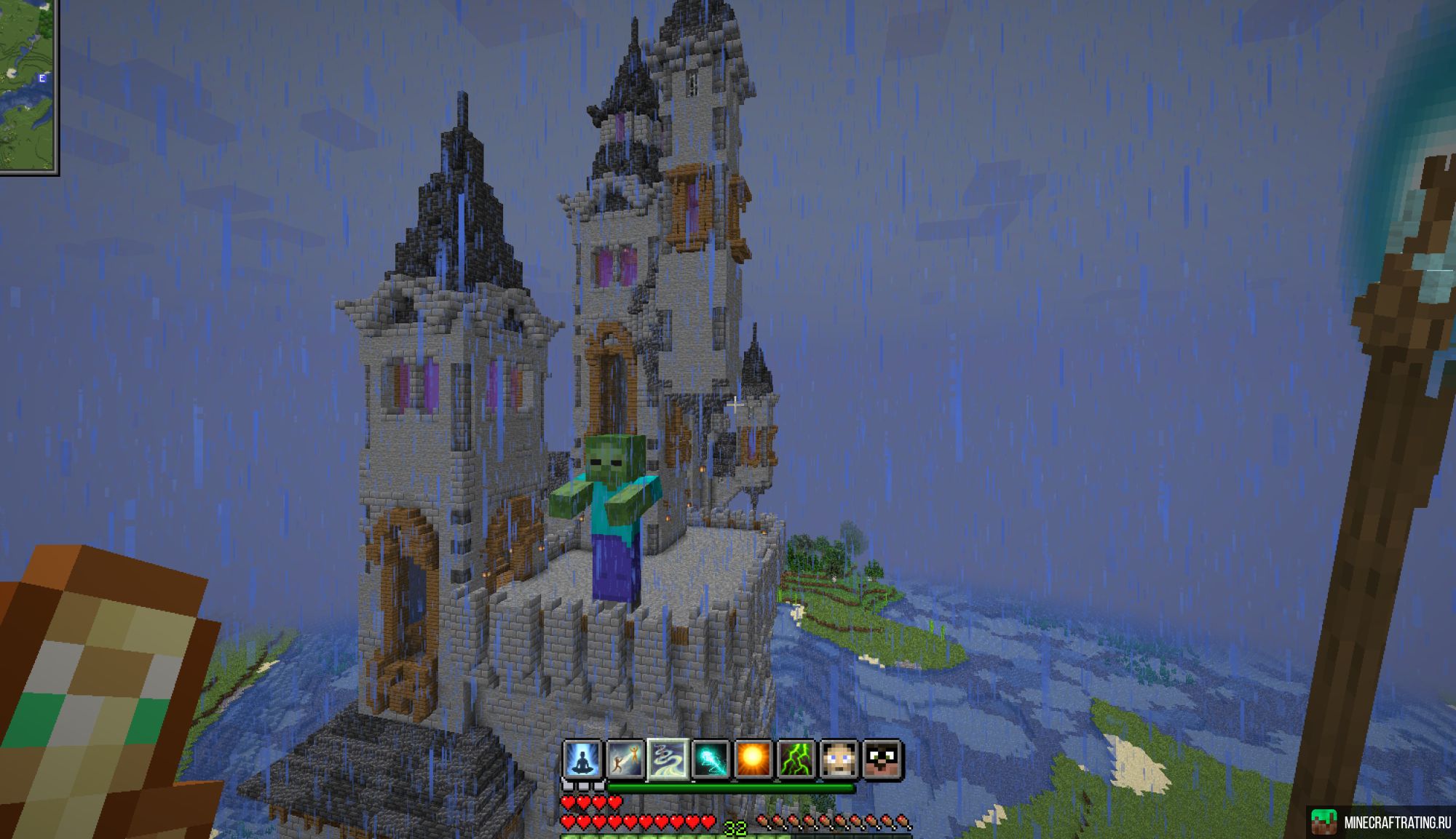
Task: Select the blazing sun spell icon
Action: 753,760
